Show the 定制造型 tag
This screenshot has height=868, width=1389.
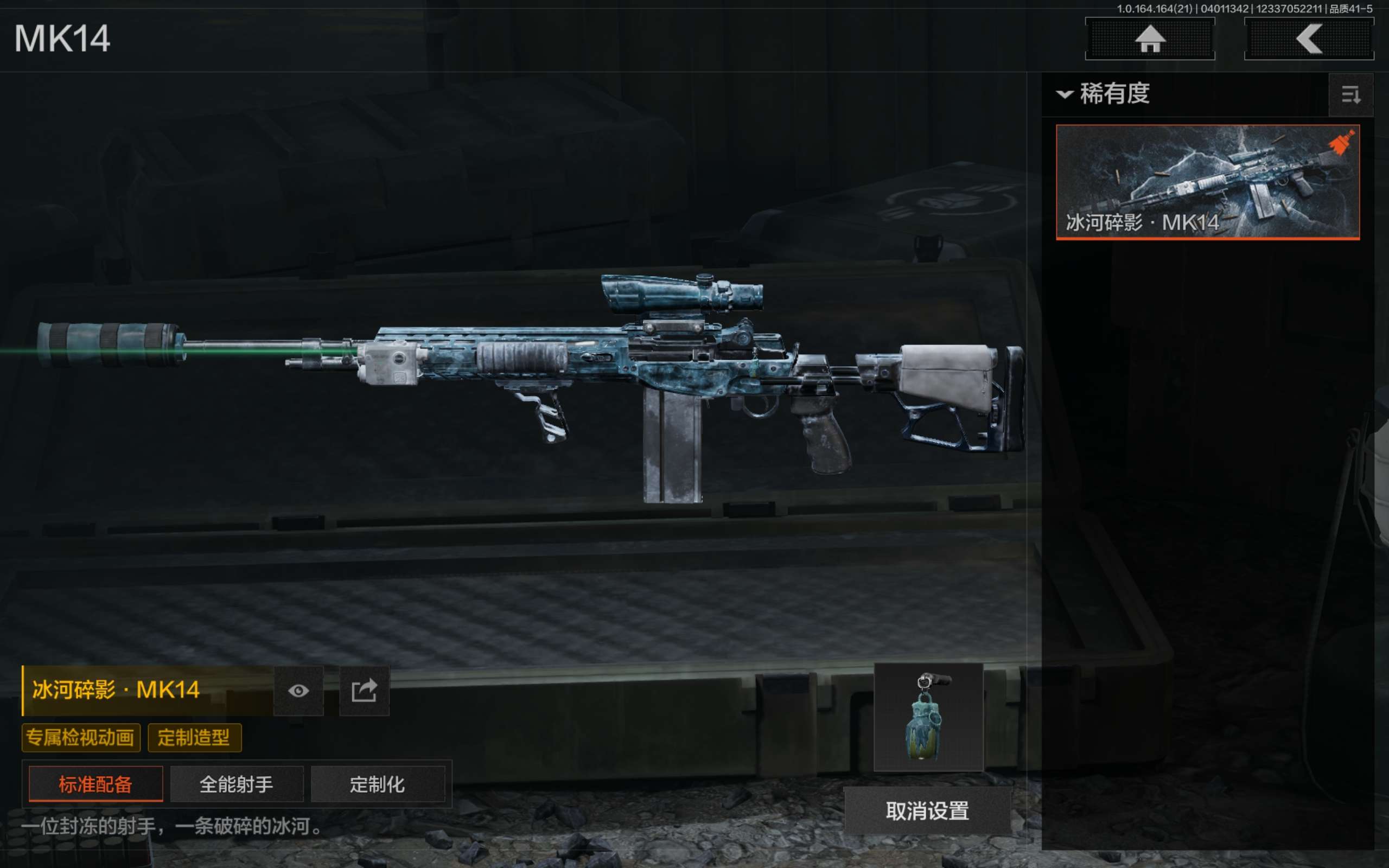[x=194, y=738]
